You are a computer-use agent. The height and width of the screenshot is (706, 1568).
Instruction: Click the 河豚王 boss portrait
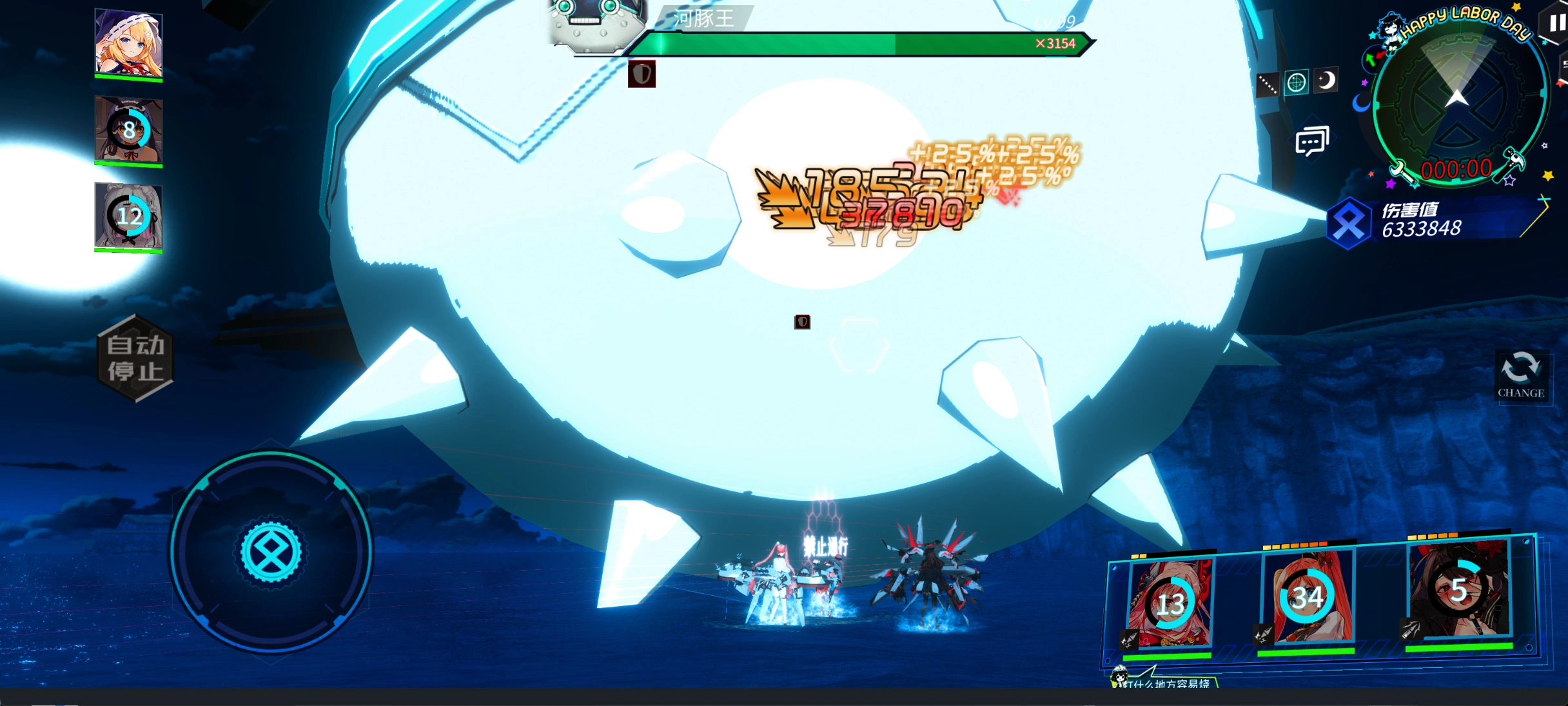pyautogui.click(x=595, y=23)
